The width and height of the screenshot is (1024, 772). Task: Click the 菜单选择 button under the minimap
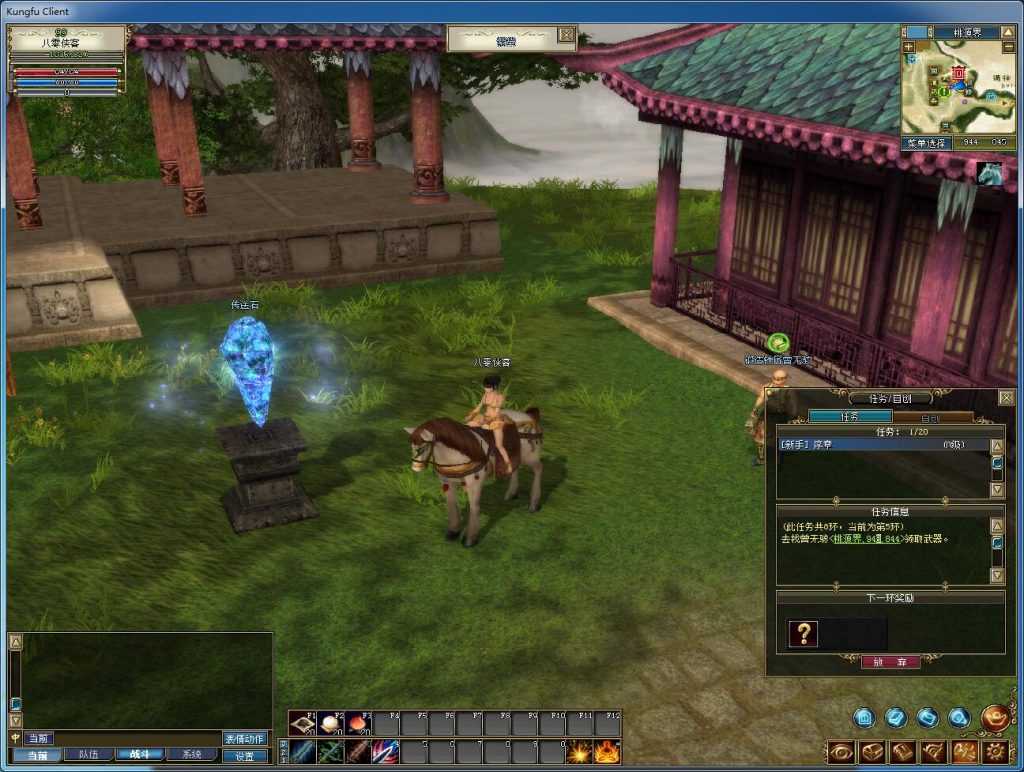[929, 144]
